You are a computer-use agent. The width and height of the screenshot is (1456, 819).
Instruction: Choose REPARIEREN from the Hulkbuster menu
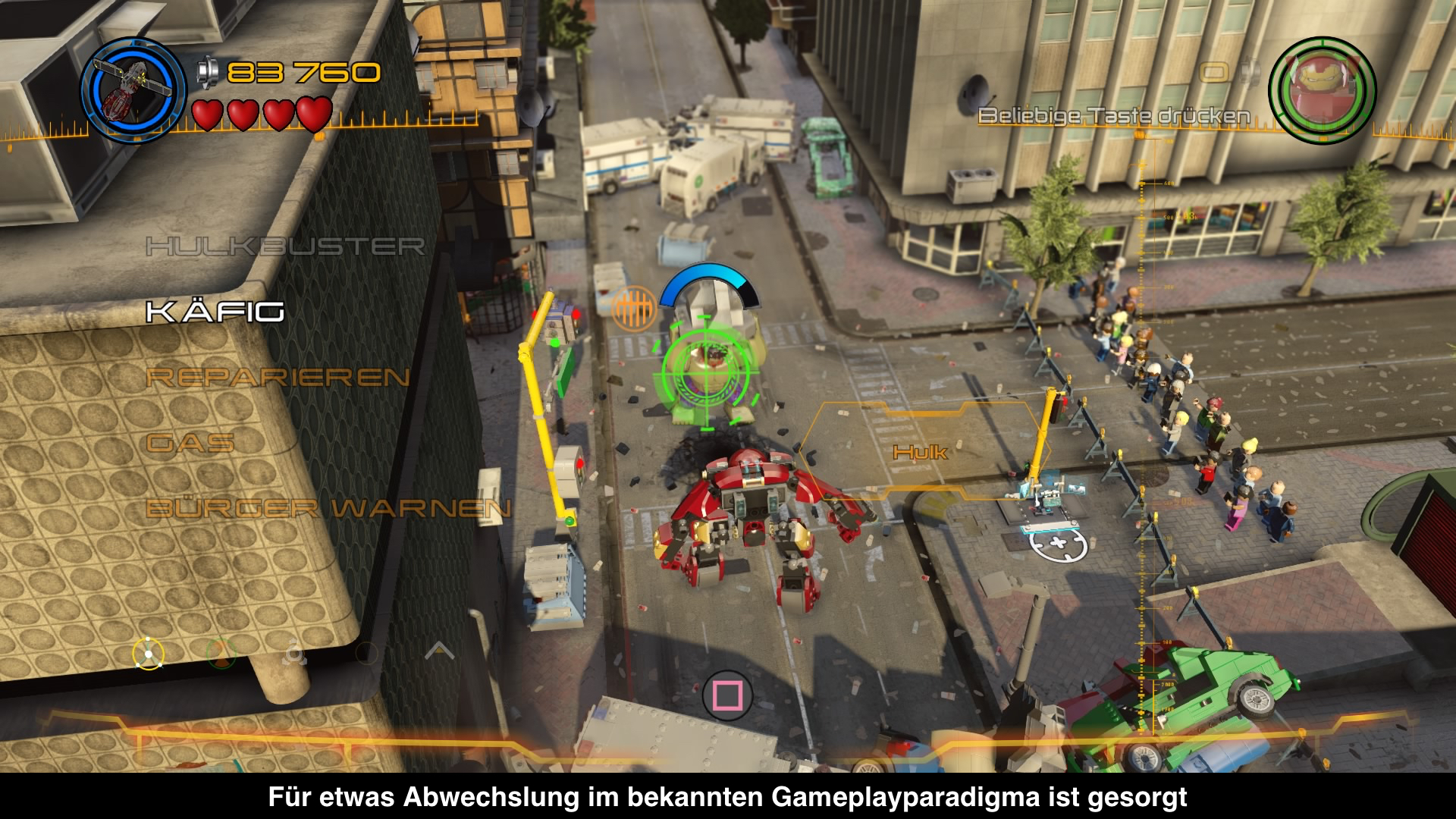[x=278, y=377]
